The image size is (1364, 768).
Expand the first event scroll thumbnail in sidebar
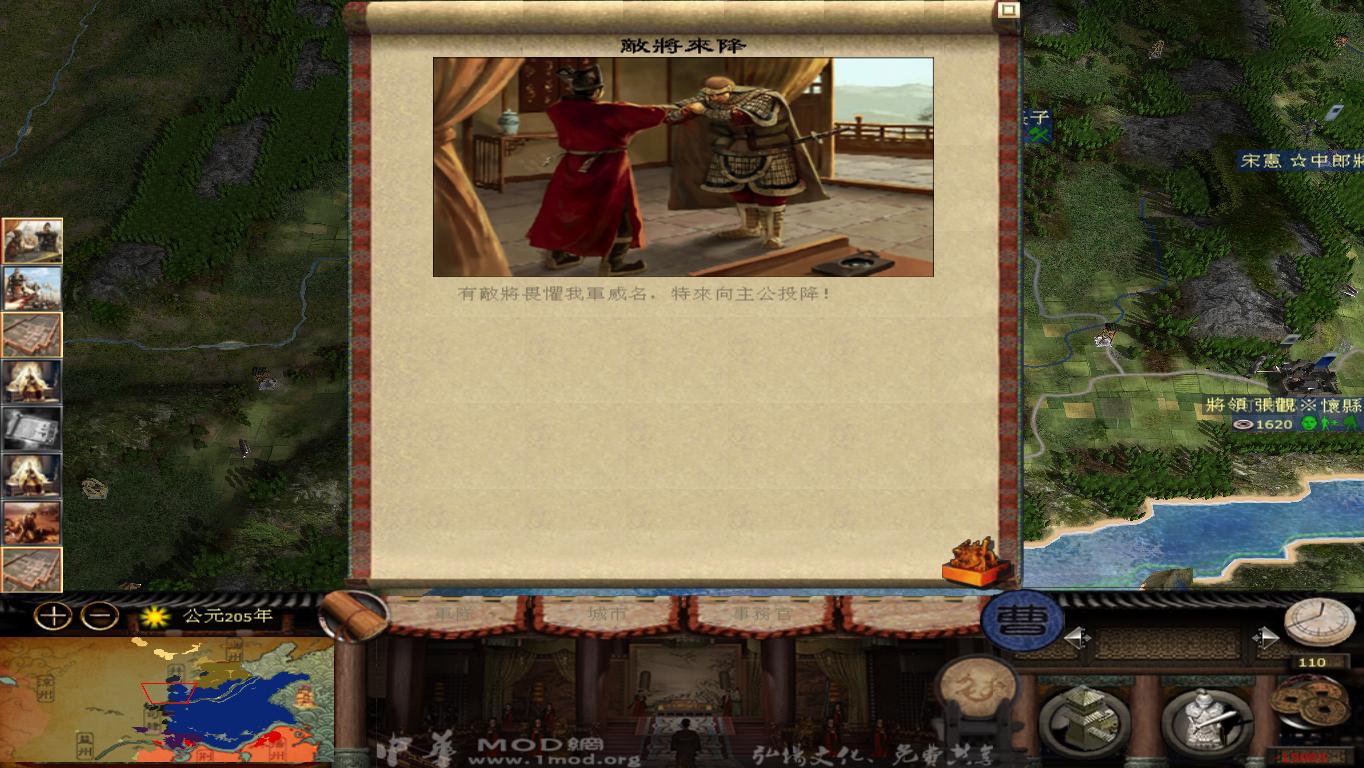click(31, 240)
